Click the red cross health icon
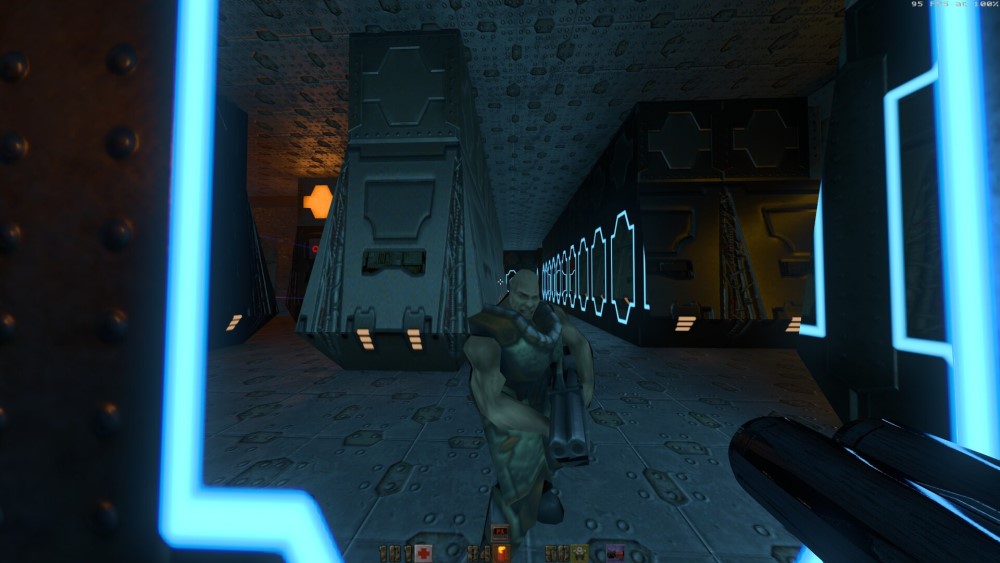1000x563 pixels. [423, 553]
